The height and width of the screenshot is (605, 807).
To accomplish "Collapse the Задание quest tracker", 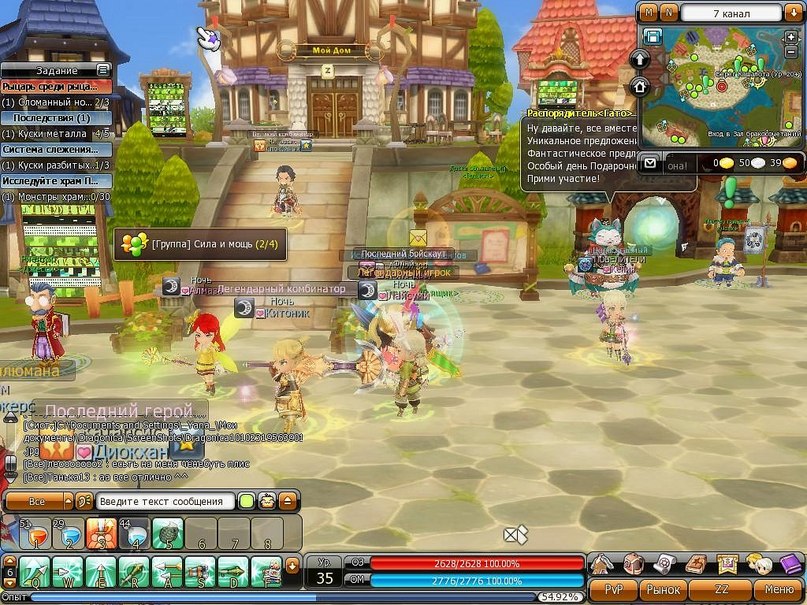I will 103,70.
